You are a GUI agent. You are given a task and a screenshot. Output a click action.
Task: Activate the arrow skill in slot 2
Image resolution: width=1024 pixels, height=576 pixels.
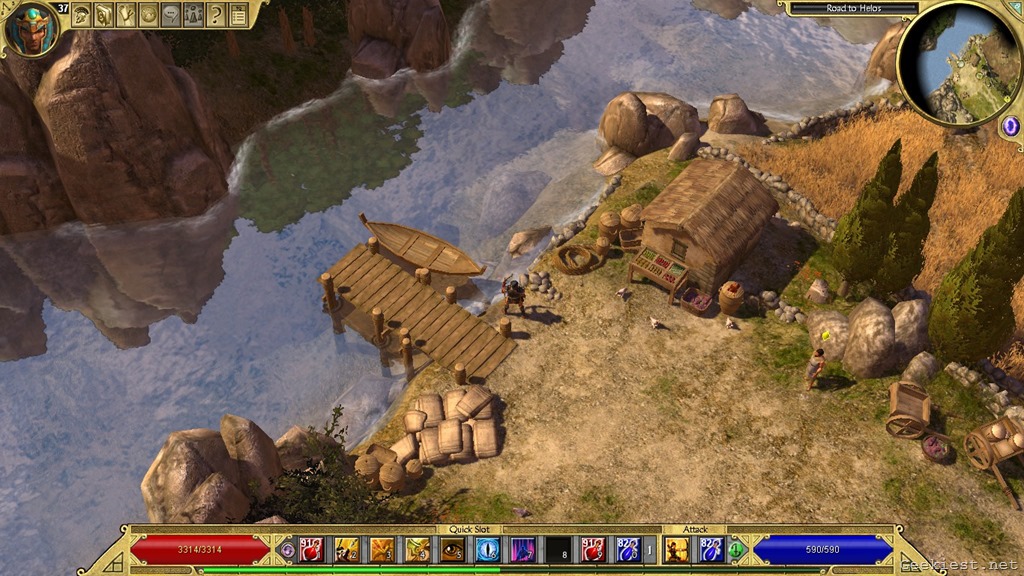pyautogui.click(x=346, y=549)
